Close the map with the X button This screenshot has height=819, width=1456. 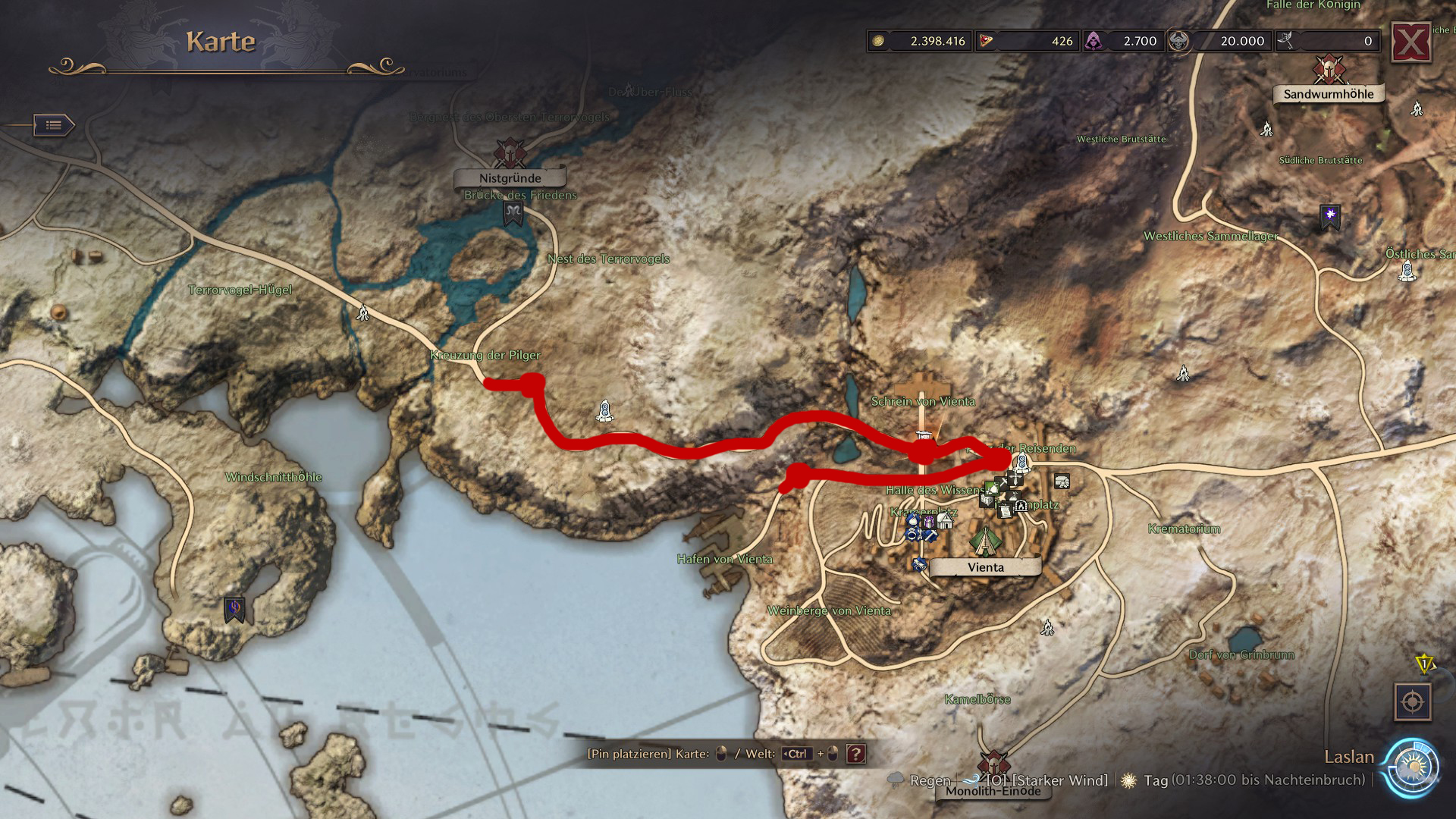click(1410, 42)
